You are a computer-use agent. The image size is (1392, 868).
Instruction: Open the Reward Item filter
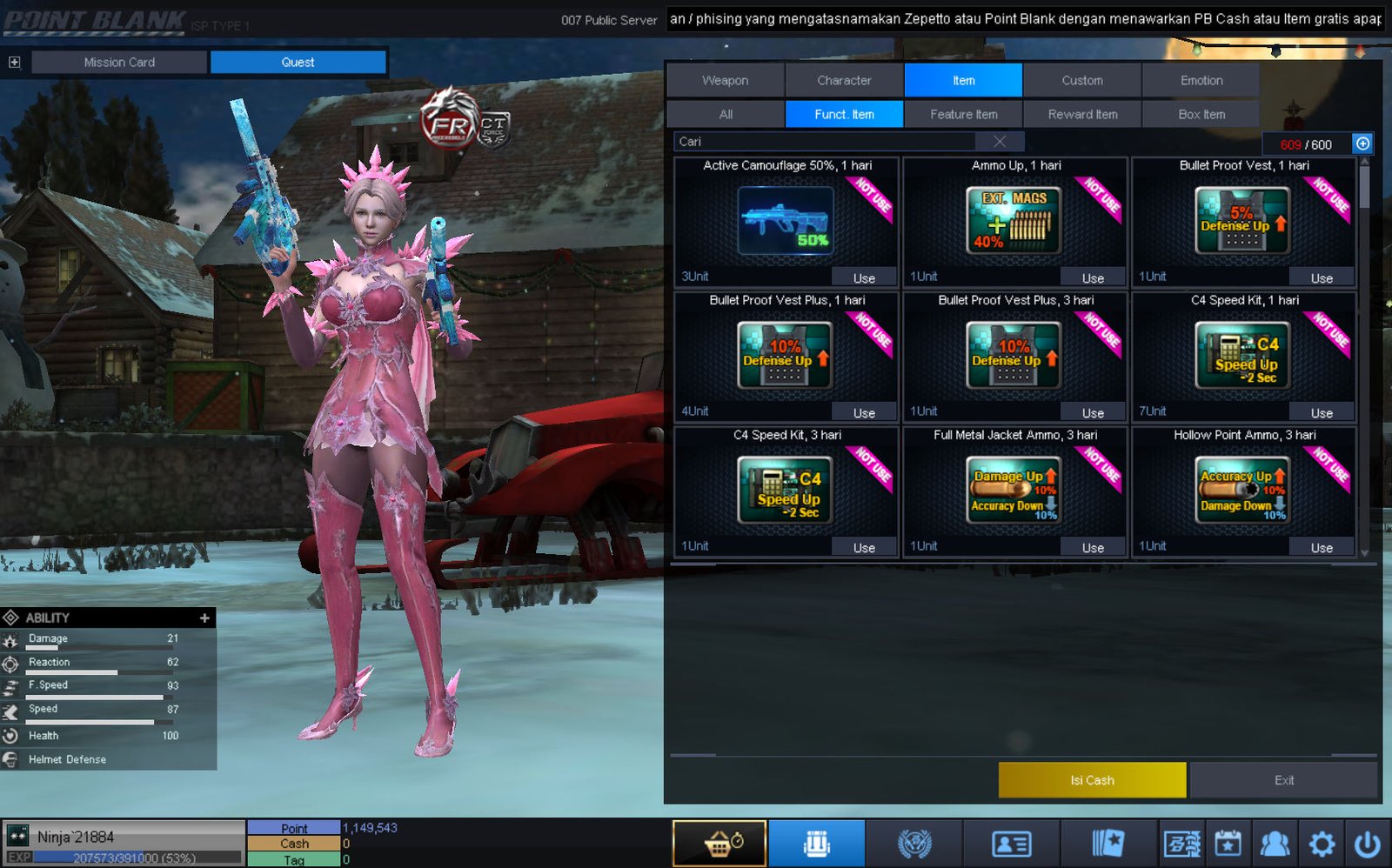[1082, 114]
